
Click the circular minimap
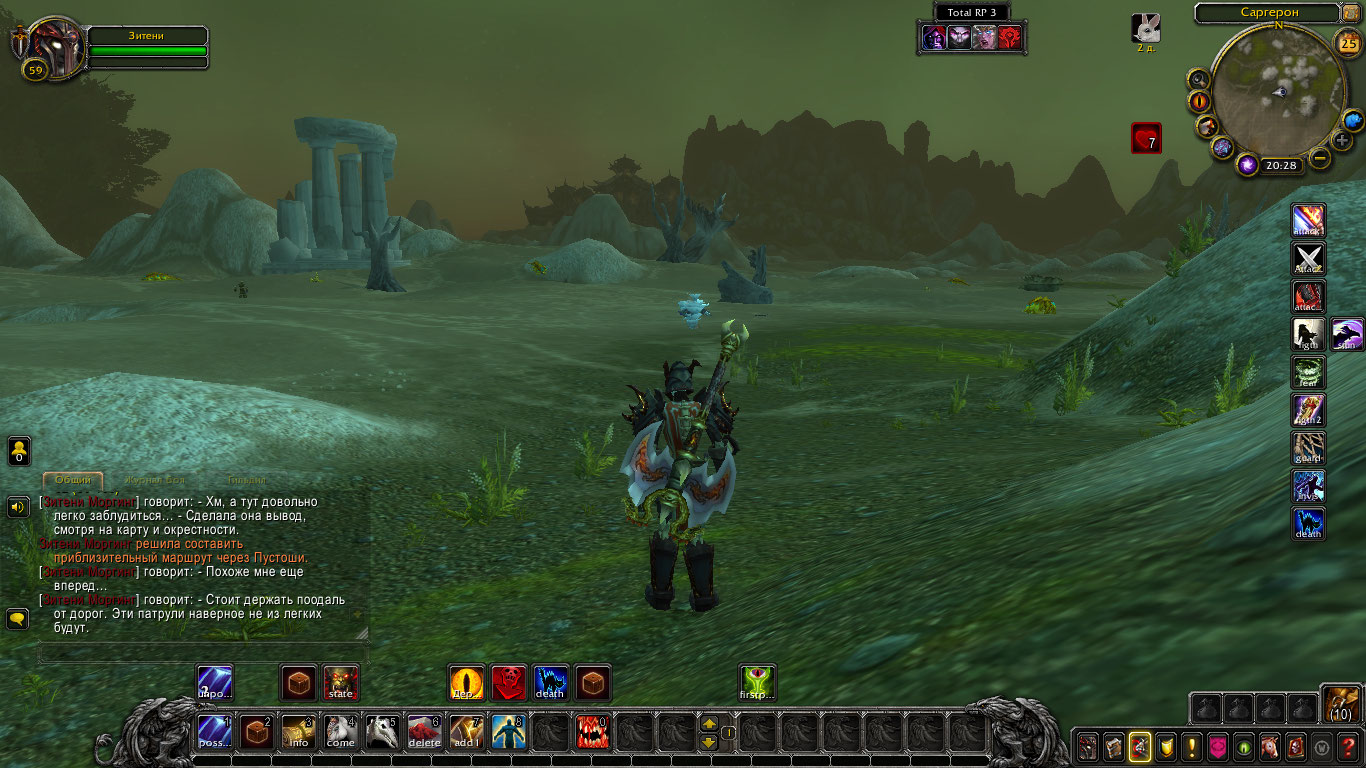[1277, 93]
